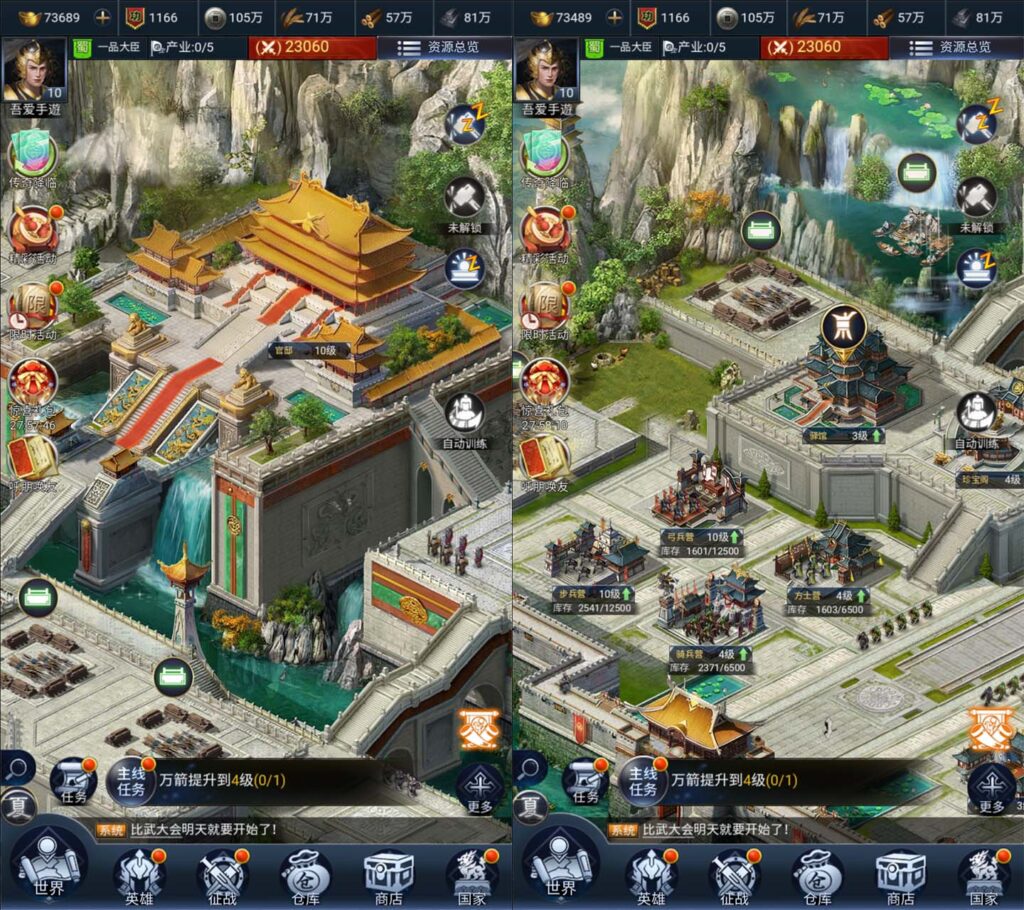
Task: Tap the gold ingot plus button, left screenshot
Action: point(103,17)
